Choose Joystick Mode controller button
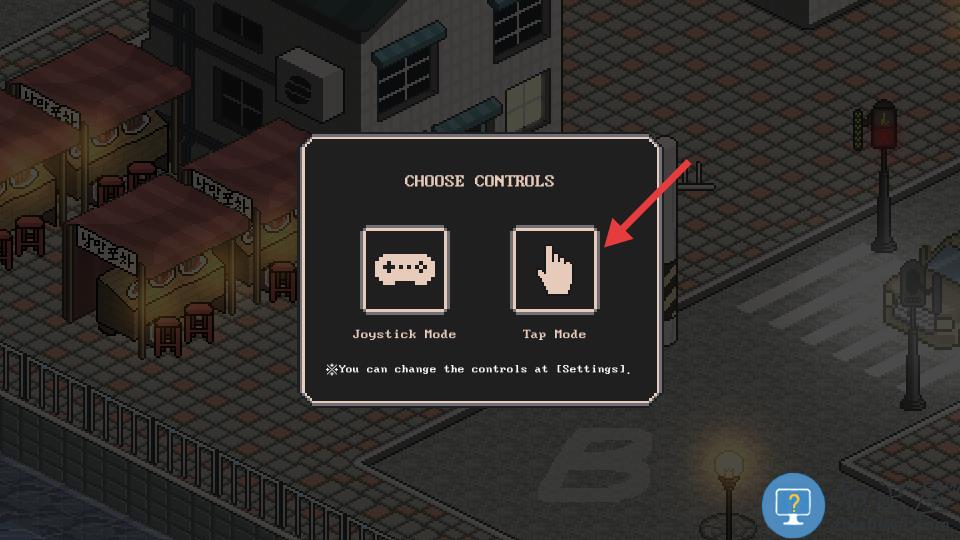This screenshot has width=960, height=540. (404, 269)
